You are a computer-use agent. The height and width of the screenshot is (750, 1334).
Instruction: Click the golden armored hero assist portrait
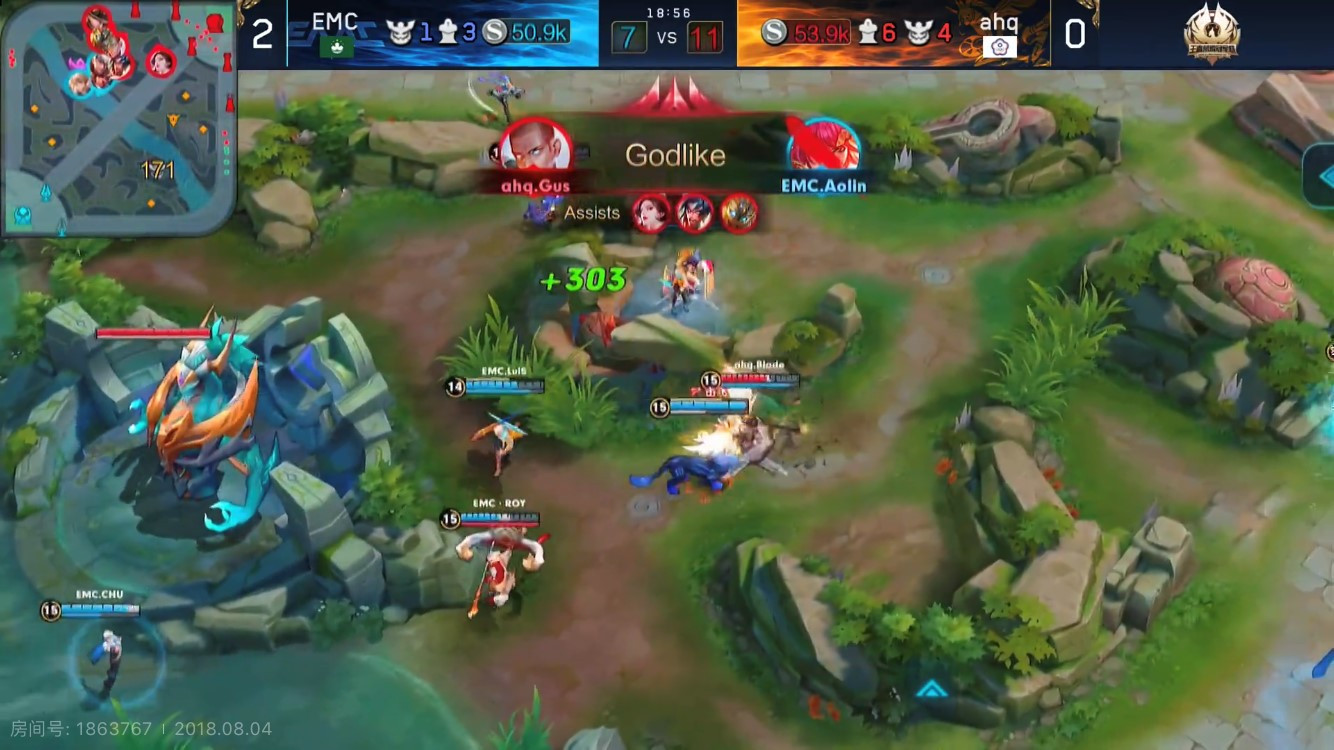click(x=739, y=213)
